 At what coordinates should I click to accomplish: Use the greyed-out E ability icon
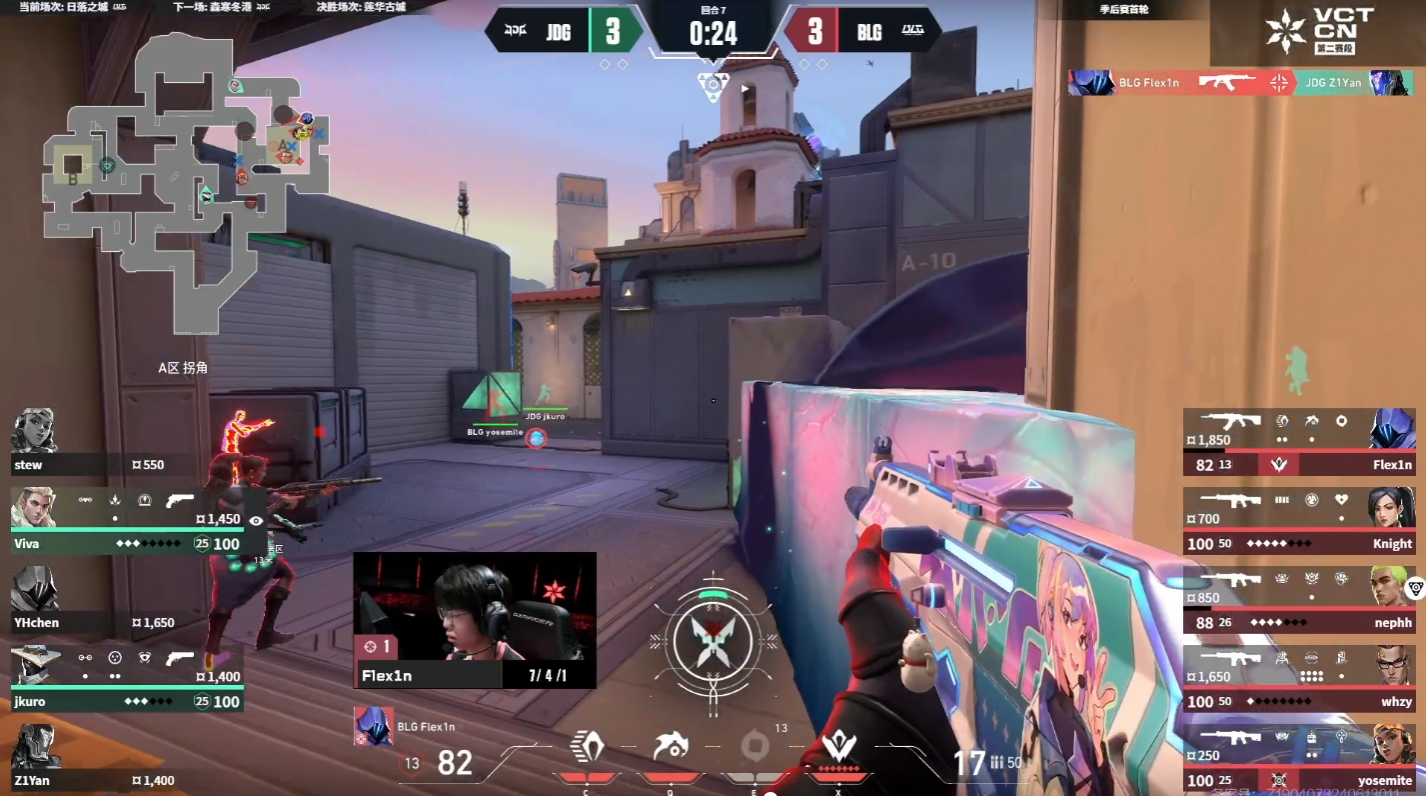click(755, 749)
